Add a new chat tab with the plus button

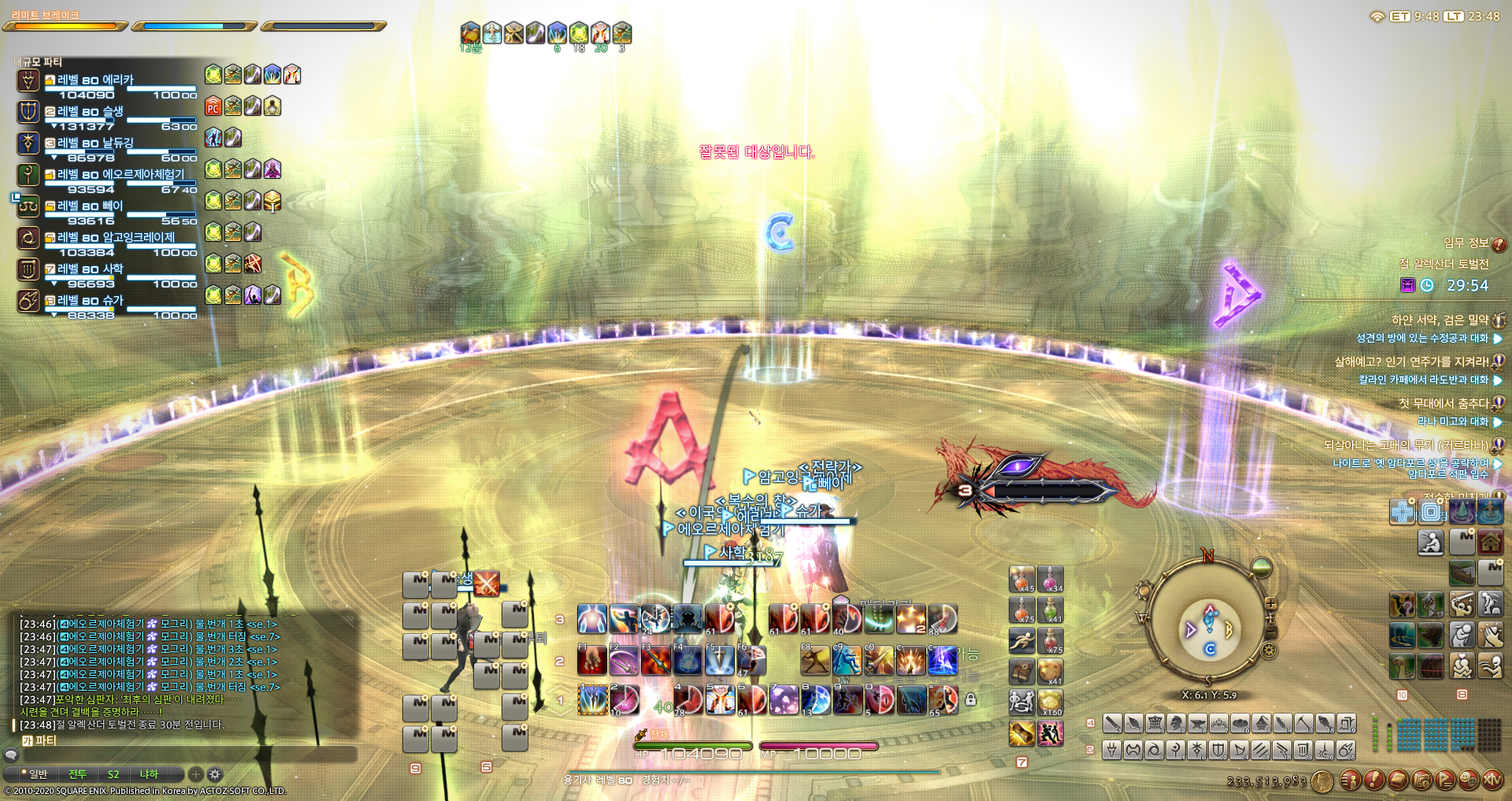click(x=196, y=774)
